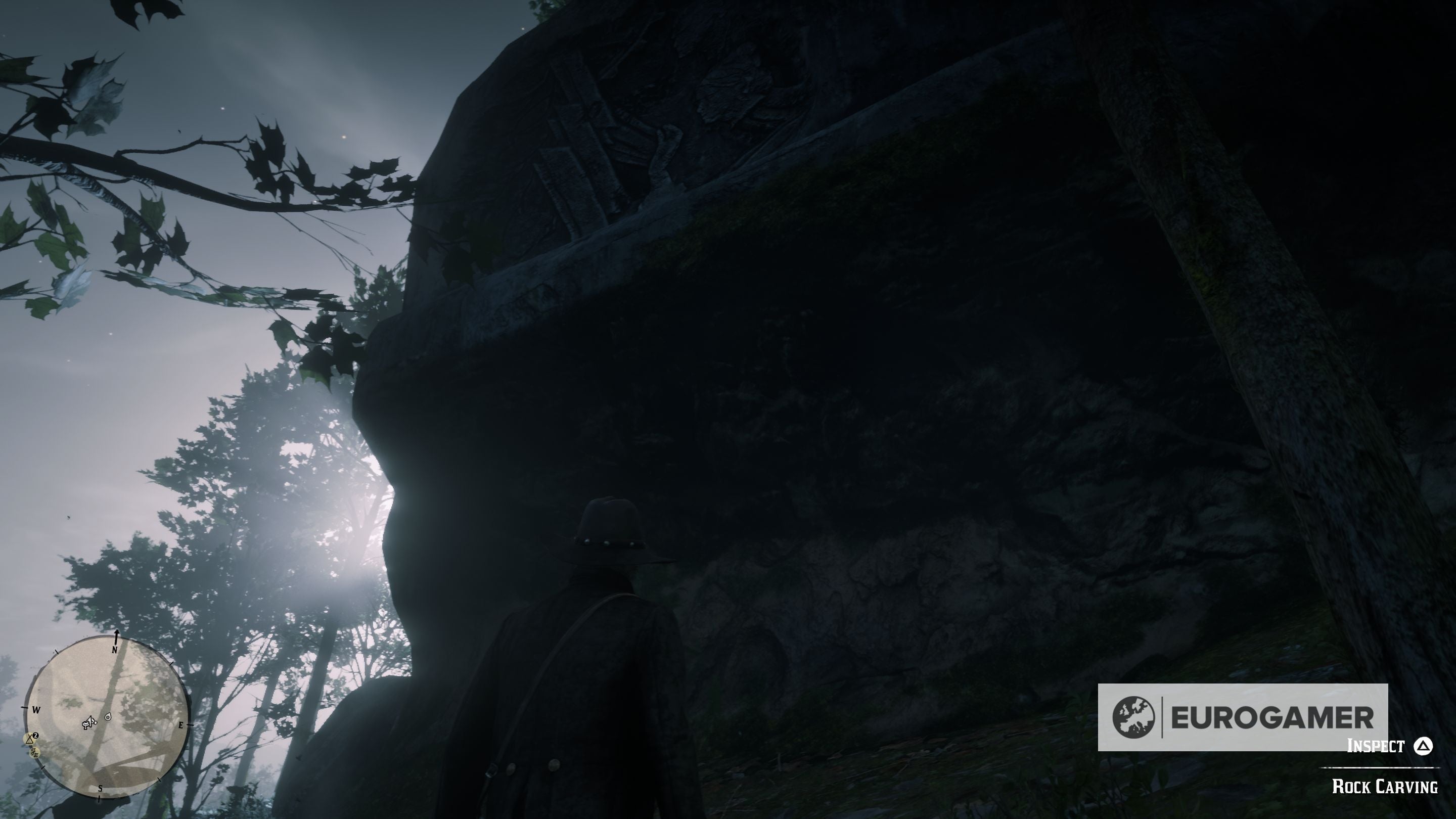Click the 'S' compass letter
1456x819 pixels.
point(101,789)
